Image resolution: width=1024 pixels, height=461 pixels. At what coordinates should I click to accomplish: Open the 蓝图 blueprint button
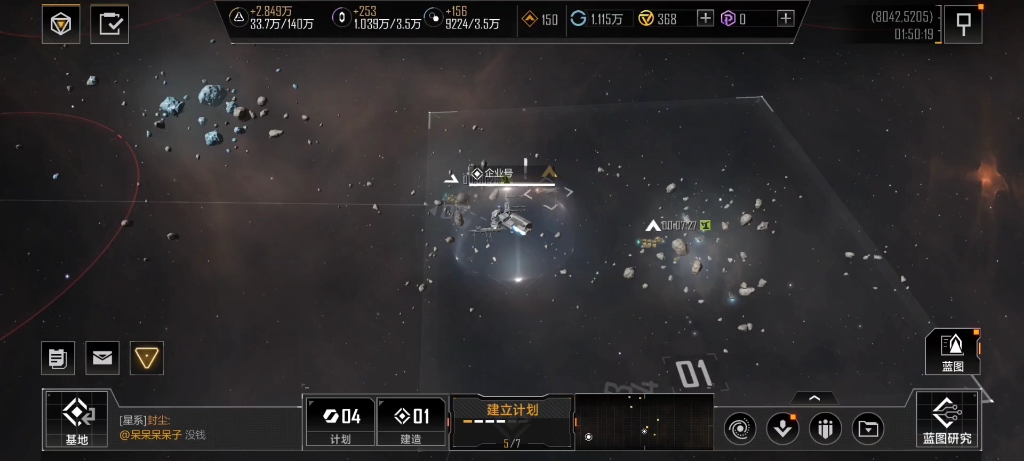(952, 351)
